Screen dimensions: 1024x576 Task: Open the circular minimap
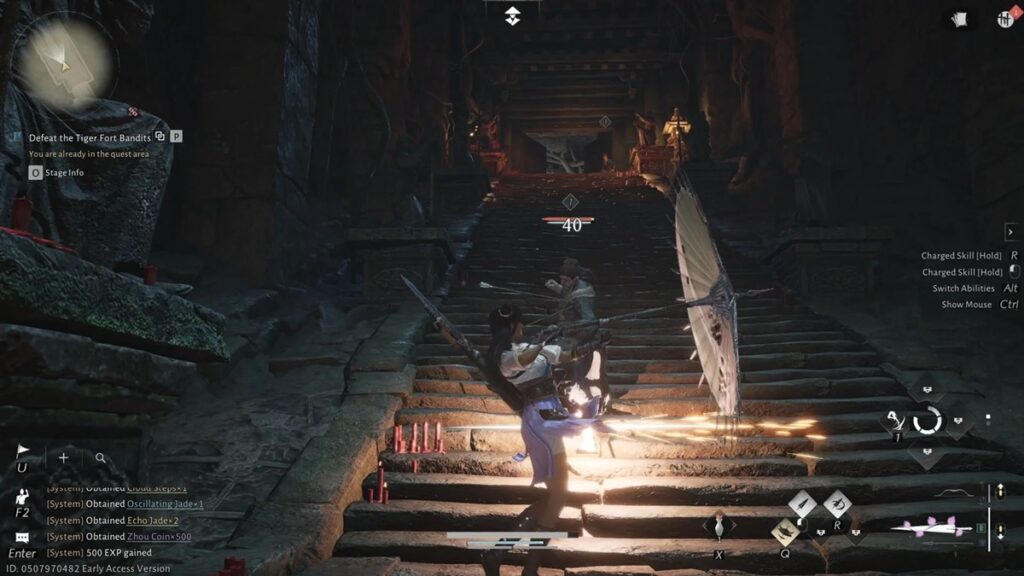[63, 63]
